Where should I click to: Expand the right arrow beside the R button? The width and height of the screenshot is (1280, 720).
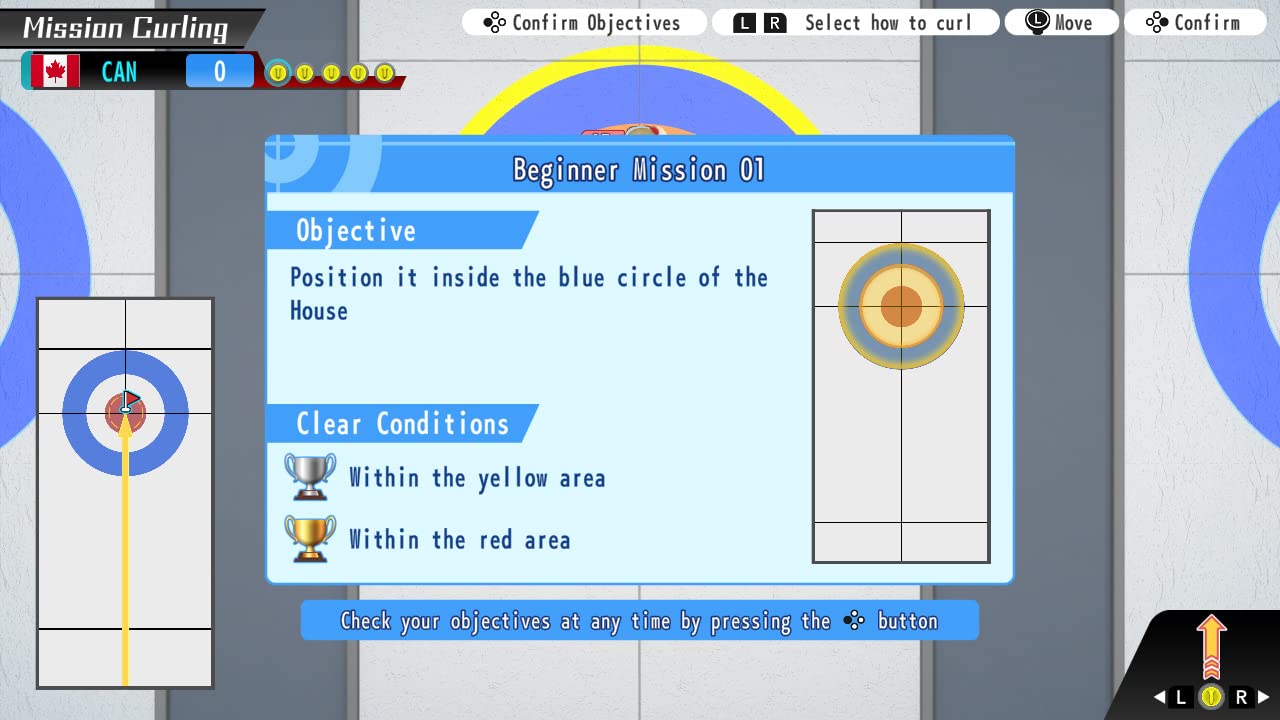(1263, 697)
